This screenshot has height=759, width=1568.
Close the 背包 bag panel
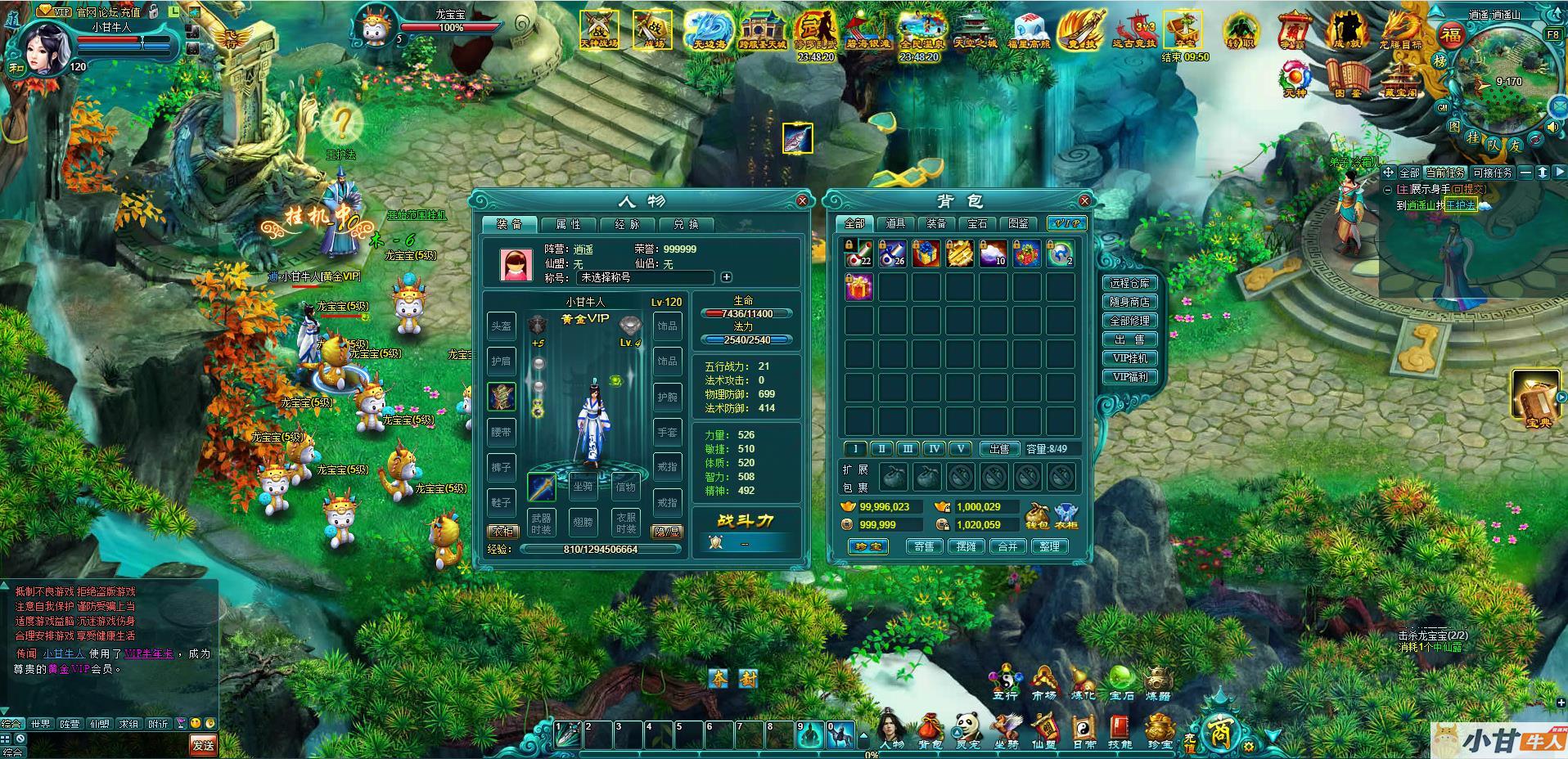(1084, 200)
